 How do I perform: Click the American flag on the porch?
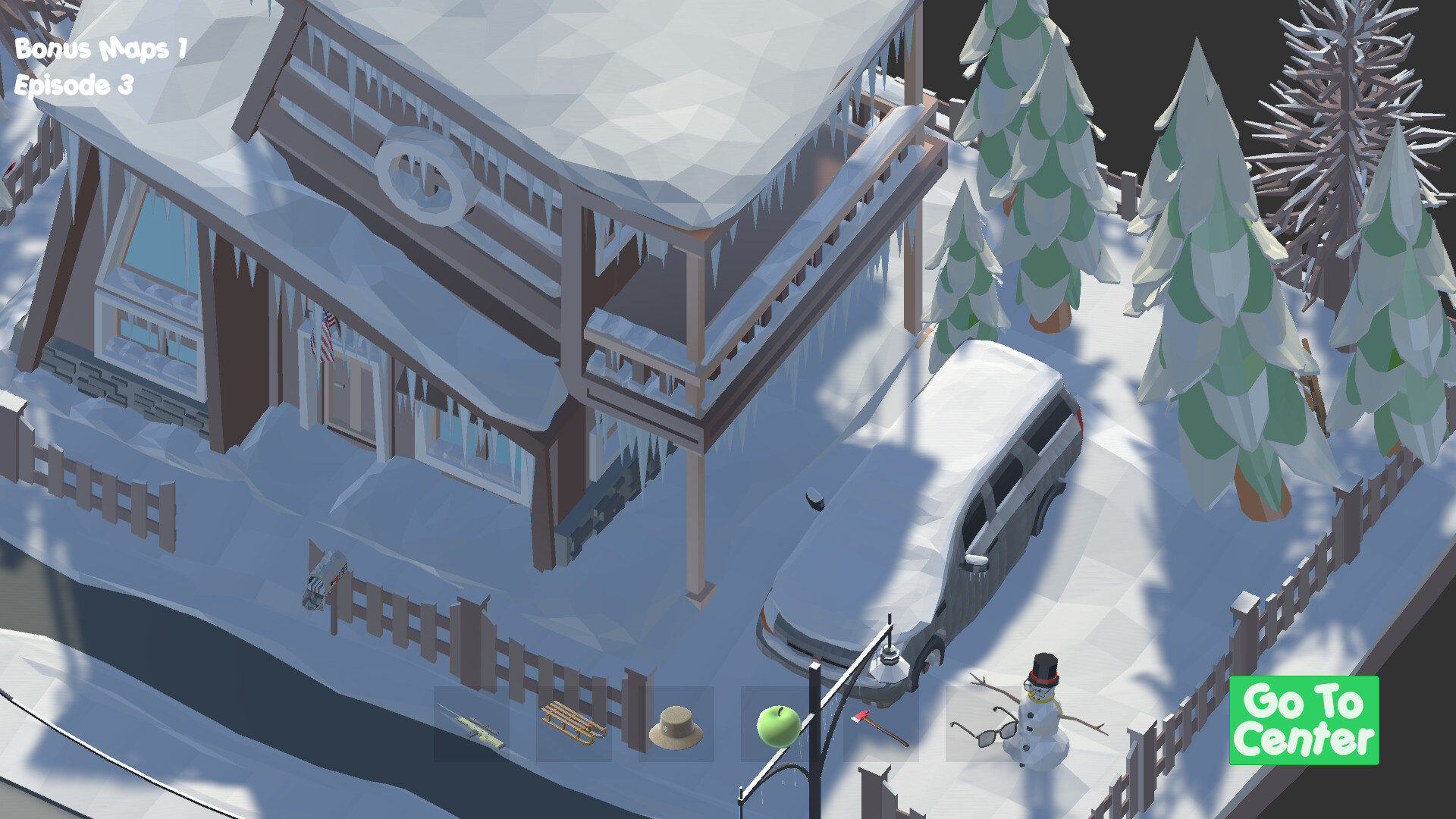click(326, 331)
